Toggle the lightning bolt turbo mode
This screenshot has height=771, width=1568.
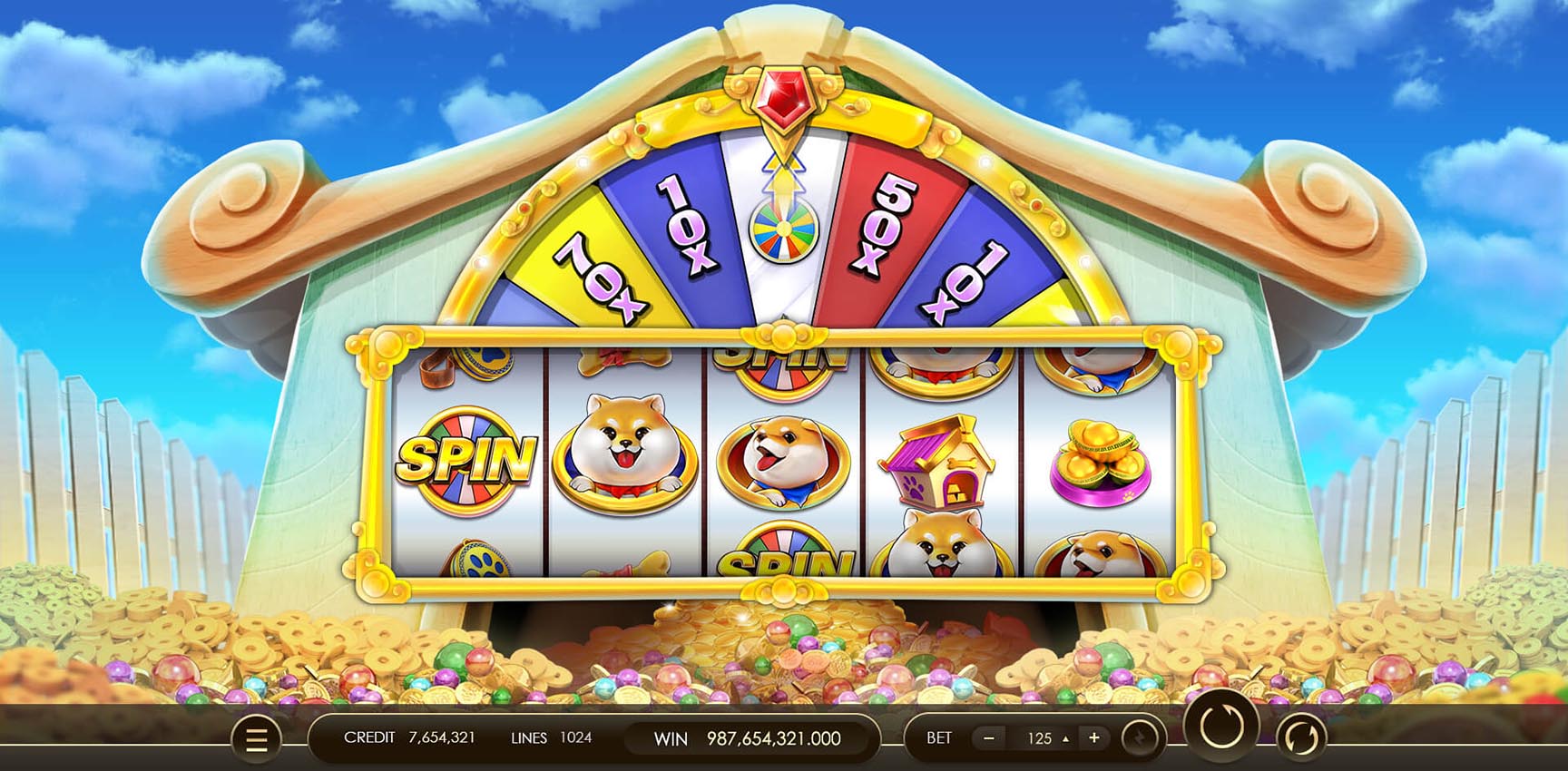tap(1141, 738)
